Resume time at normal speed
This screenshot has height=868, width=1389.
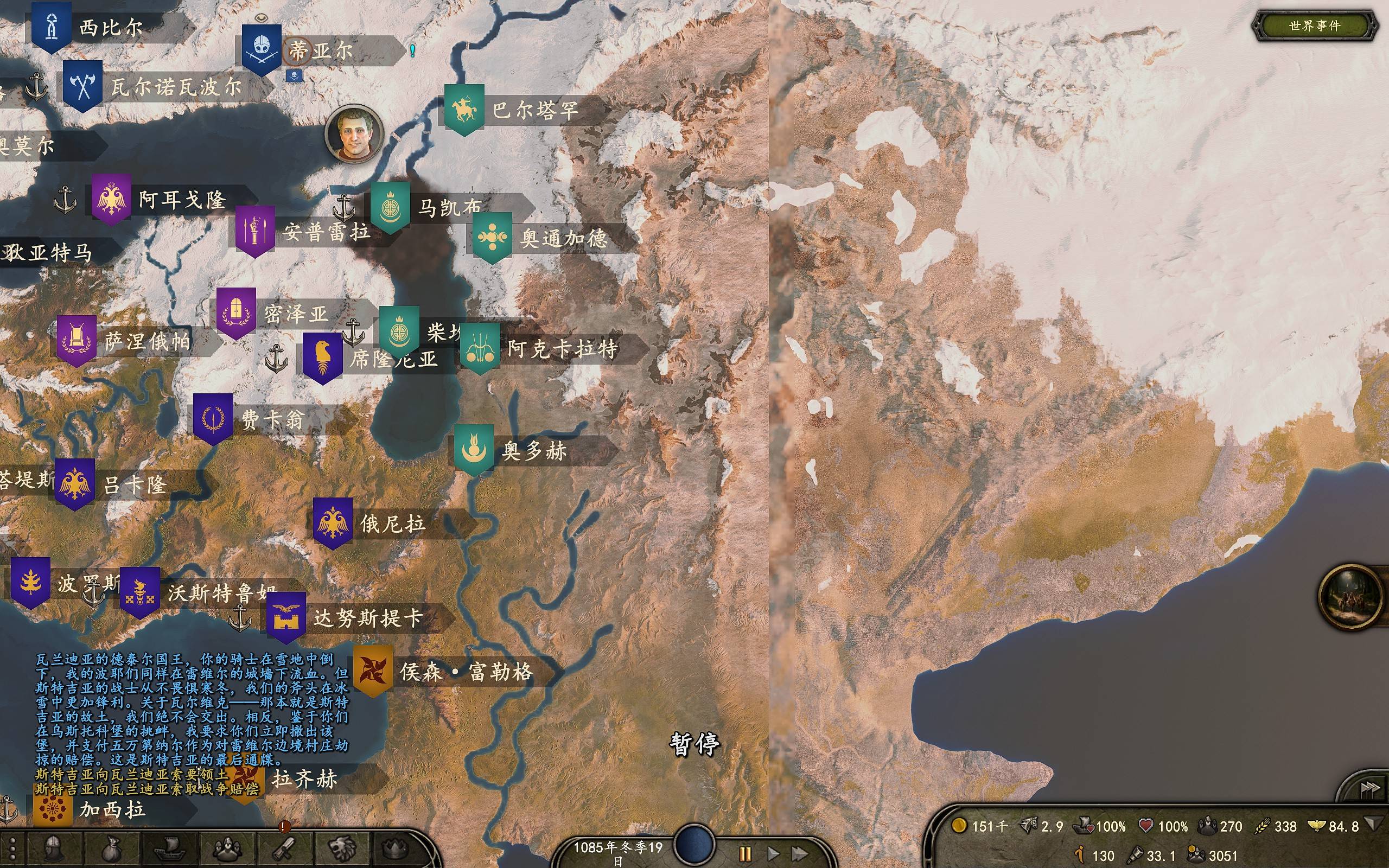(x=773, y=854)
